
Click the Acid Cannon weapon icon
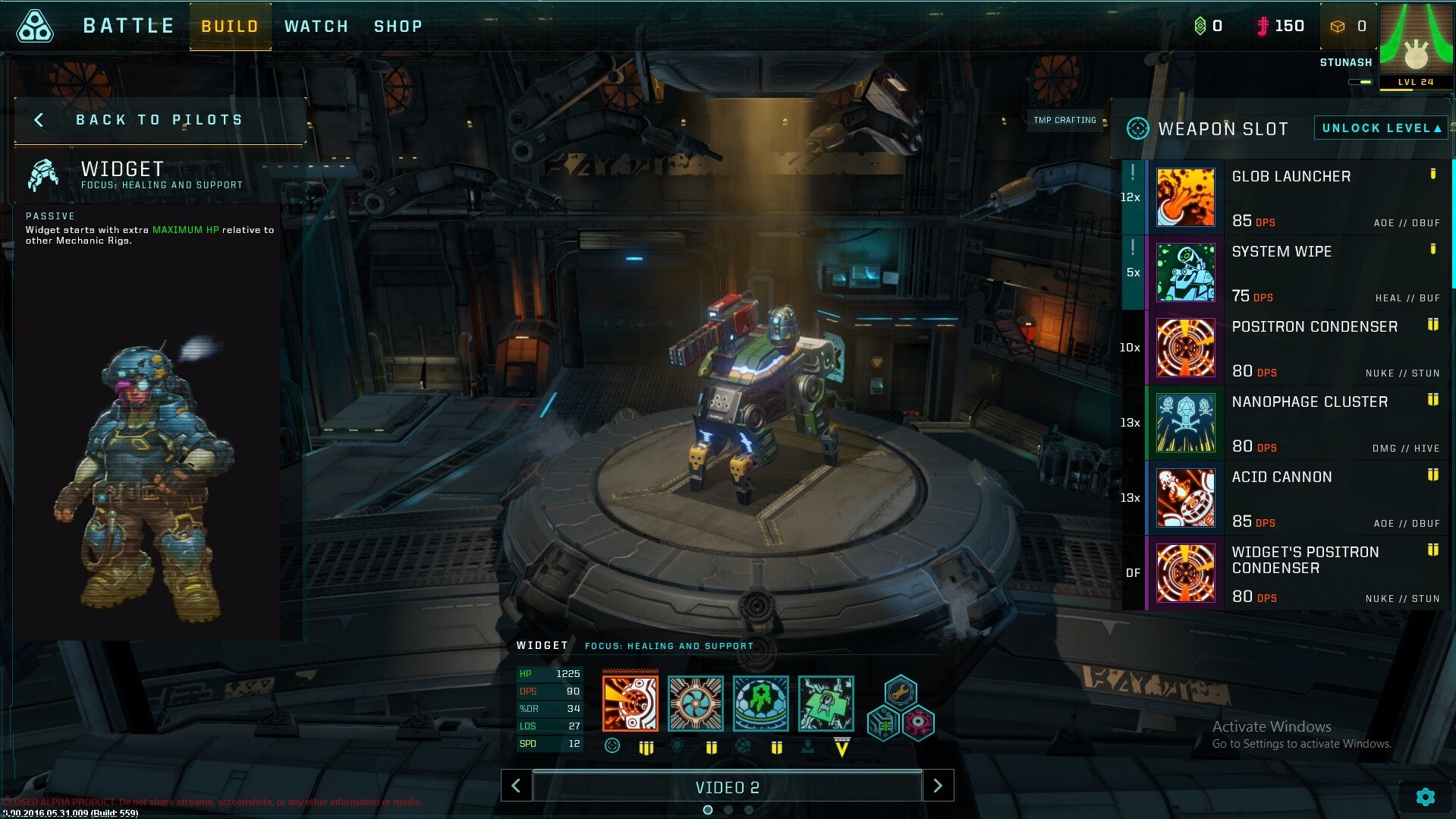[x=1185, y=498]
